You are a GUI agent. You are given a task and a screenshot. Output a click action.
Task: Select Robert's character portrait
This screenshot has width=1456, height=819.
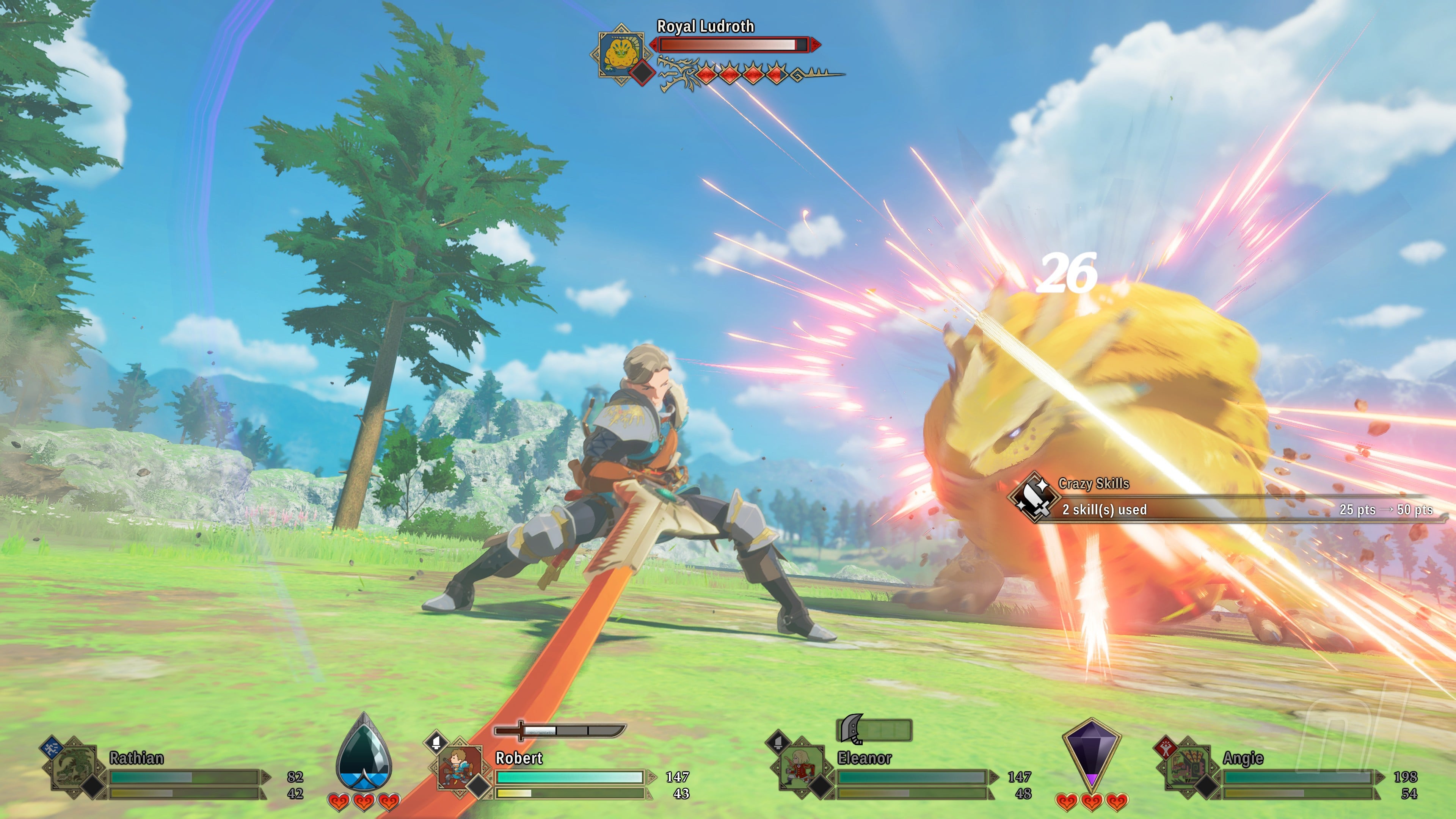coord(459,767)
